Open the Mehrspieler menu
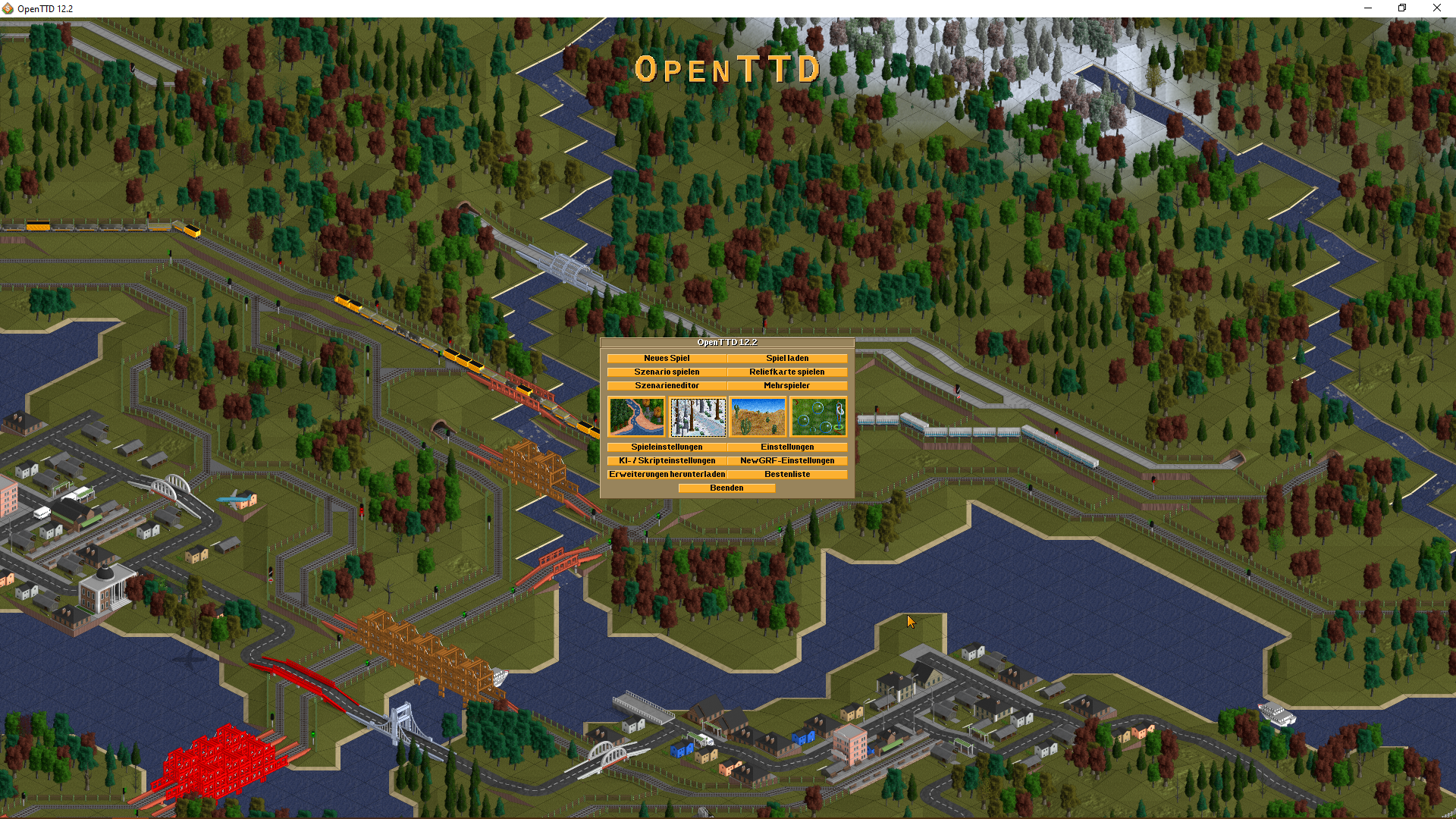The width and height of the screenshot is (1456, 819). [x=787, y=385]
